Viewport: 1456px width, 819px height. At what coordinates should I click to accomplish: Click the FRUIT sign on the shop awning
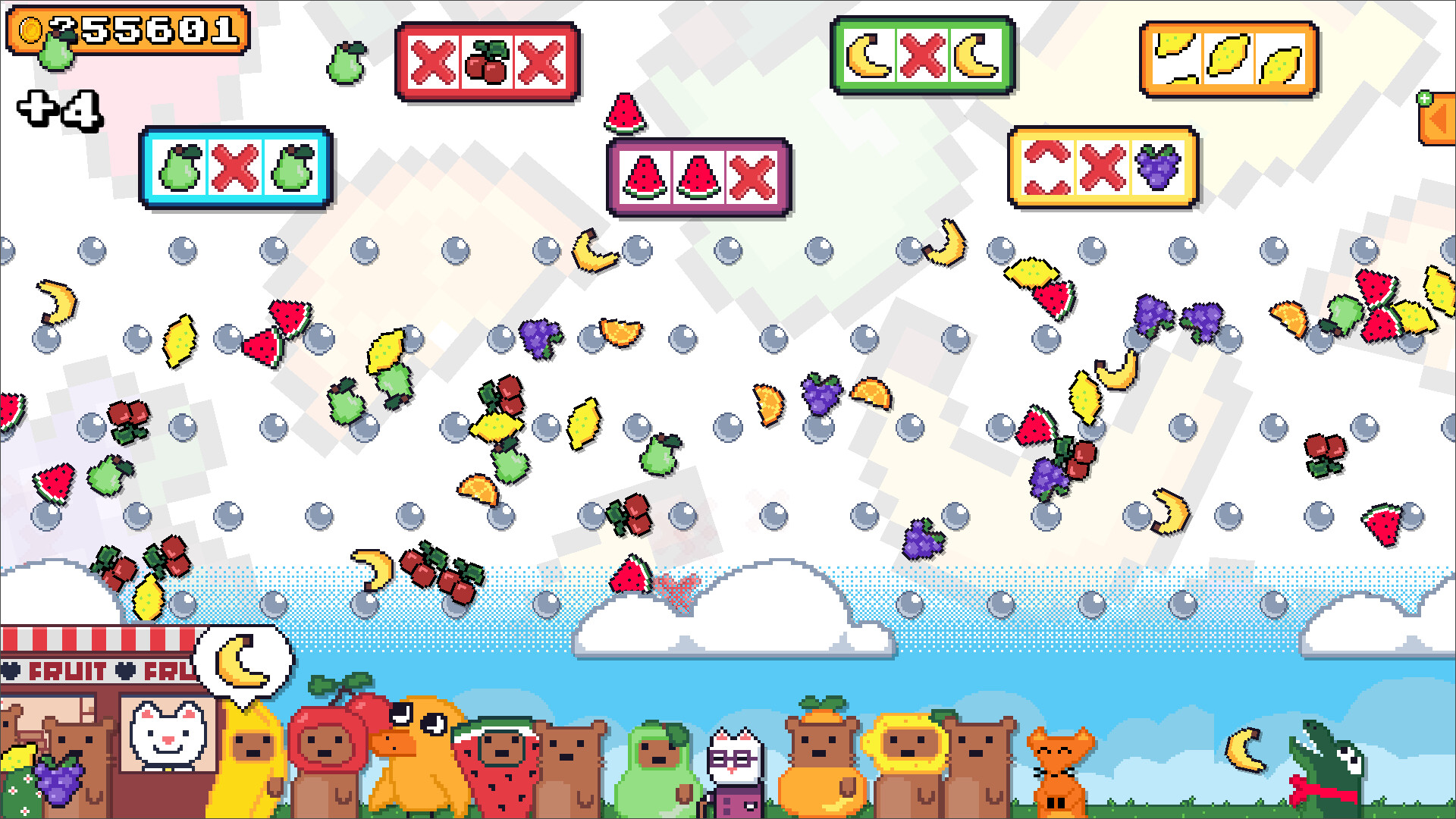point(64,671)
